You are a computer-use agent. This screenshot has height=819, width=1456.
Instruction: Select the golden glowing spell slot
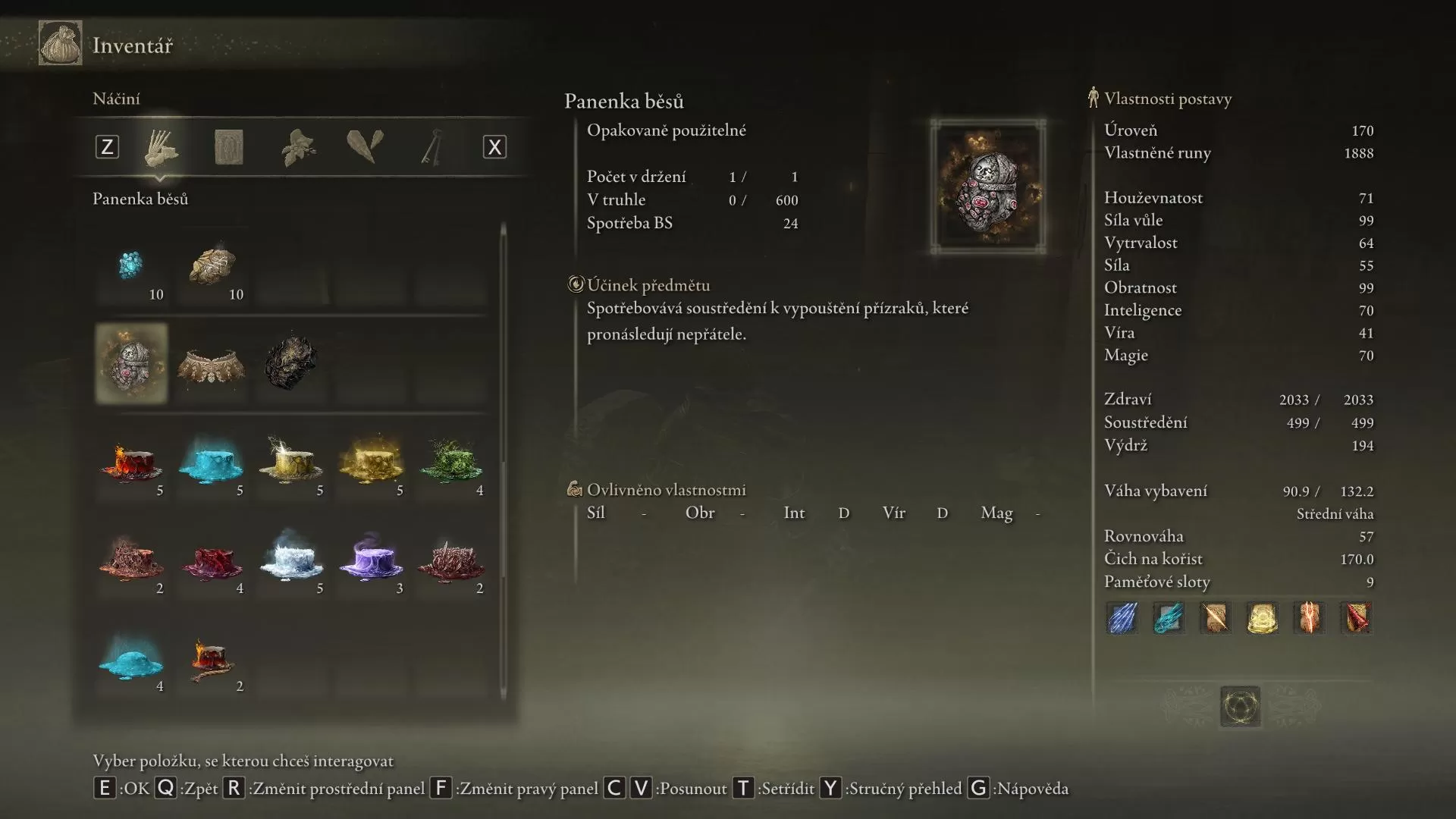pos(1262,618)
